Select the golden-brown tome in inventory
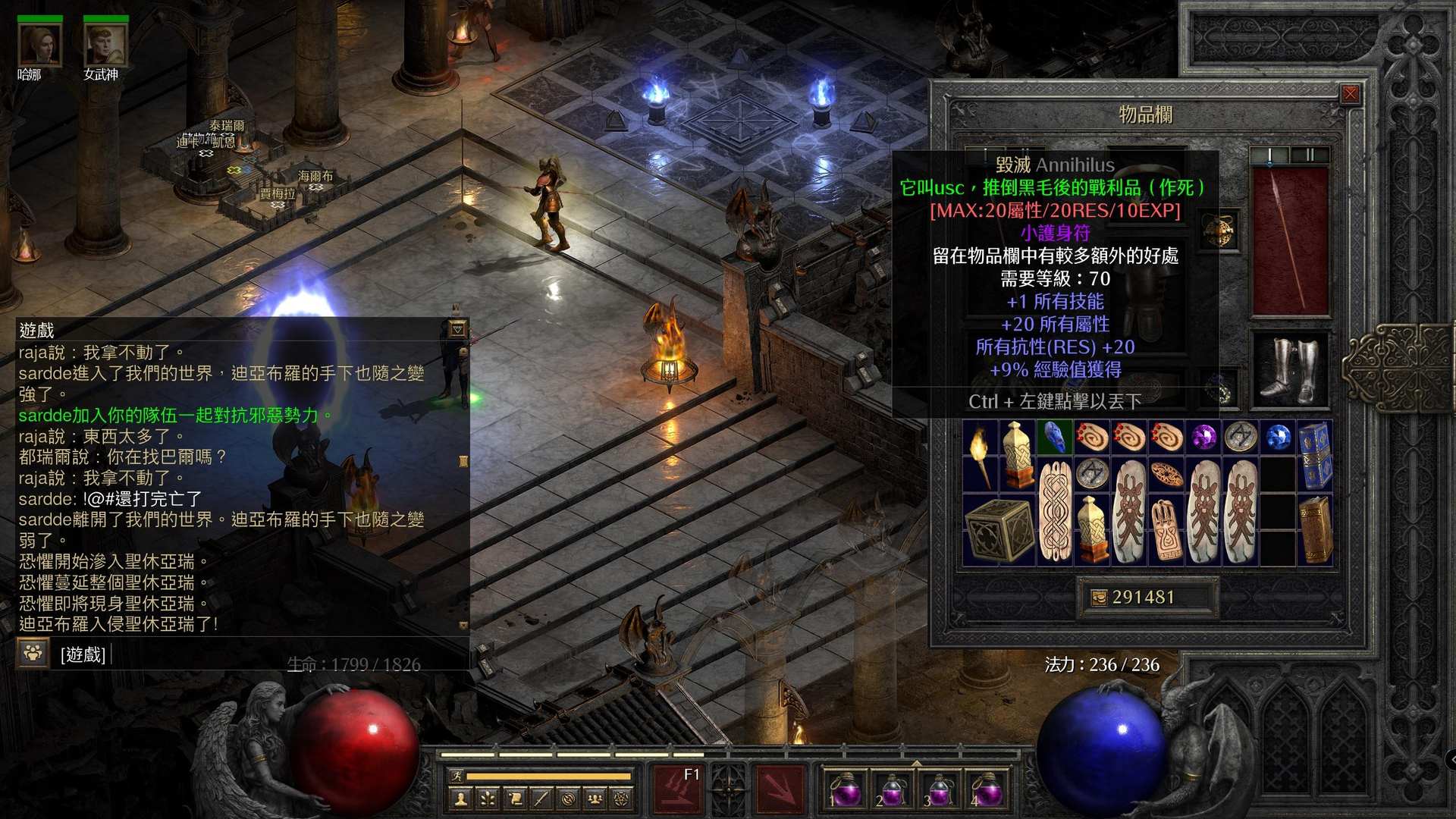 tap(1315, 530)
